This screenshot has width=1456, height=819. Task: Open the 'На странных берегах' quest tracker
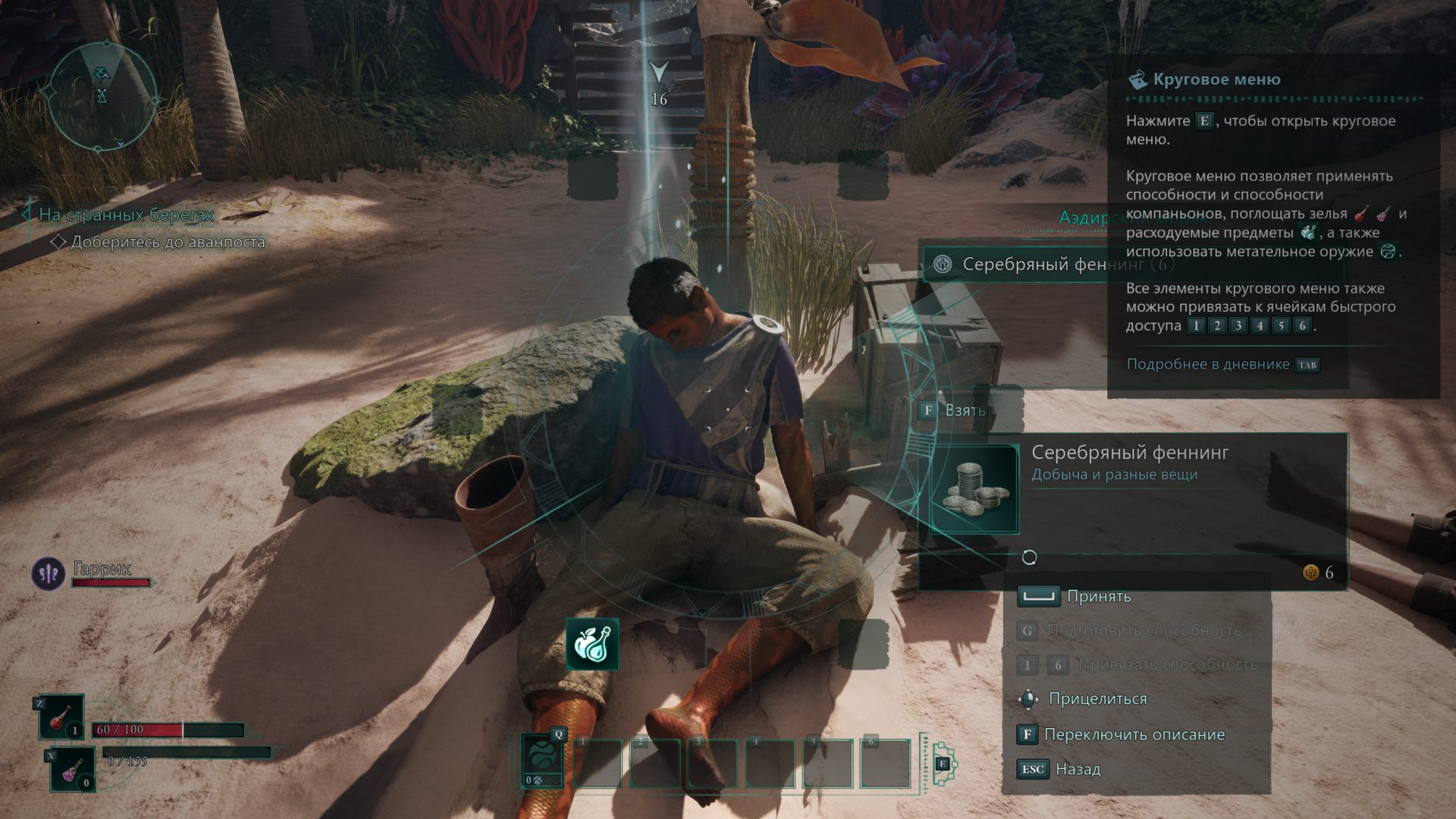pos(126,215)
